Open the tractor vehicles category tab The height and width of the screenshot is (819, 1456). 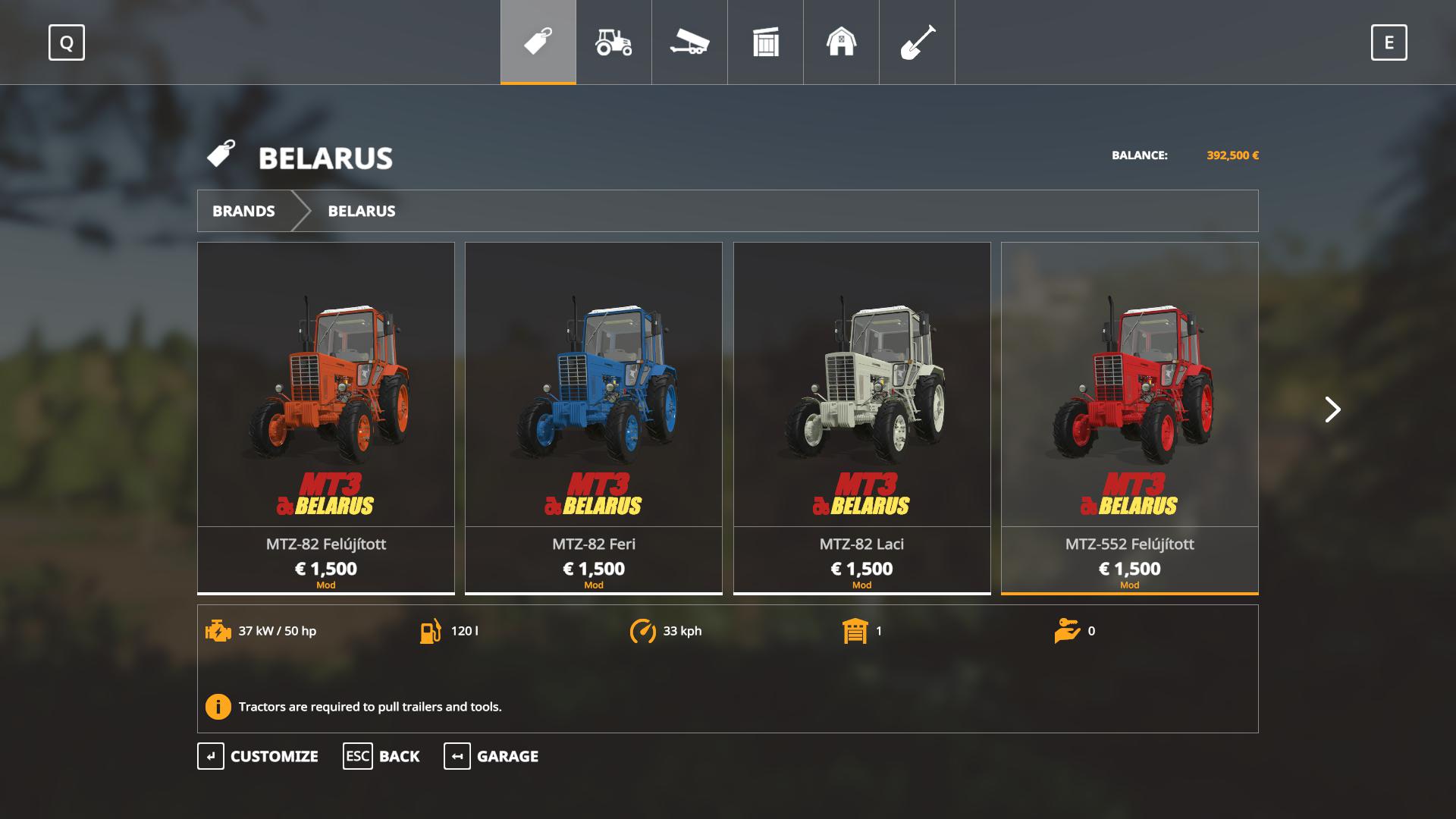[x=613, y=42]
